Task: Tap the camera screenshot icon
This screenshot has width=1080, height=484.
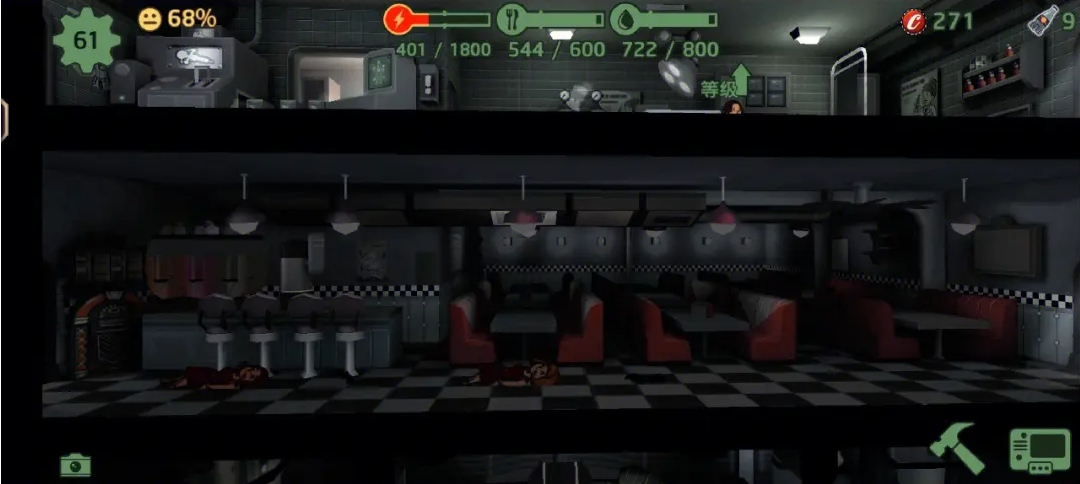Action: click(x=75, y=465)
